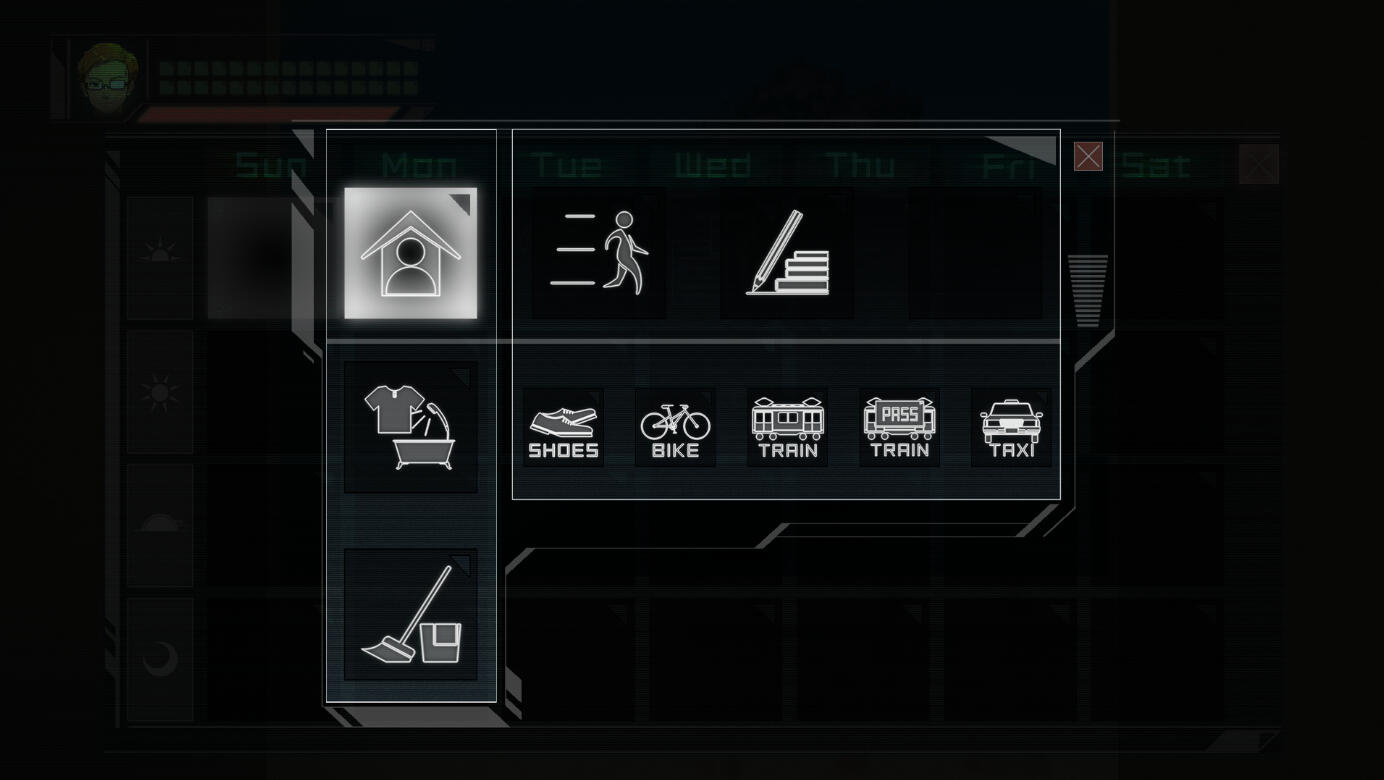Pick the TAXI transport option

(x=1011, y=428)
